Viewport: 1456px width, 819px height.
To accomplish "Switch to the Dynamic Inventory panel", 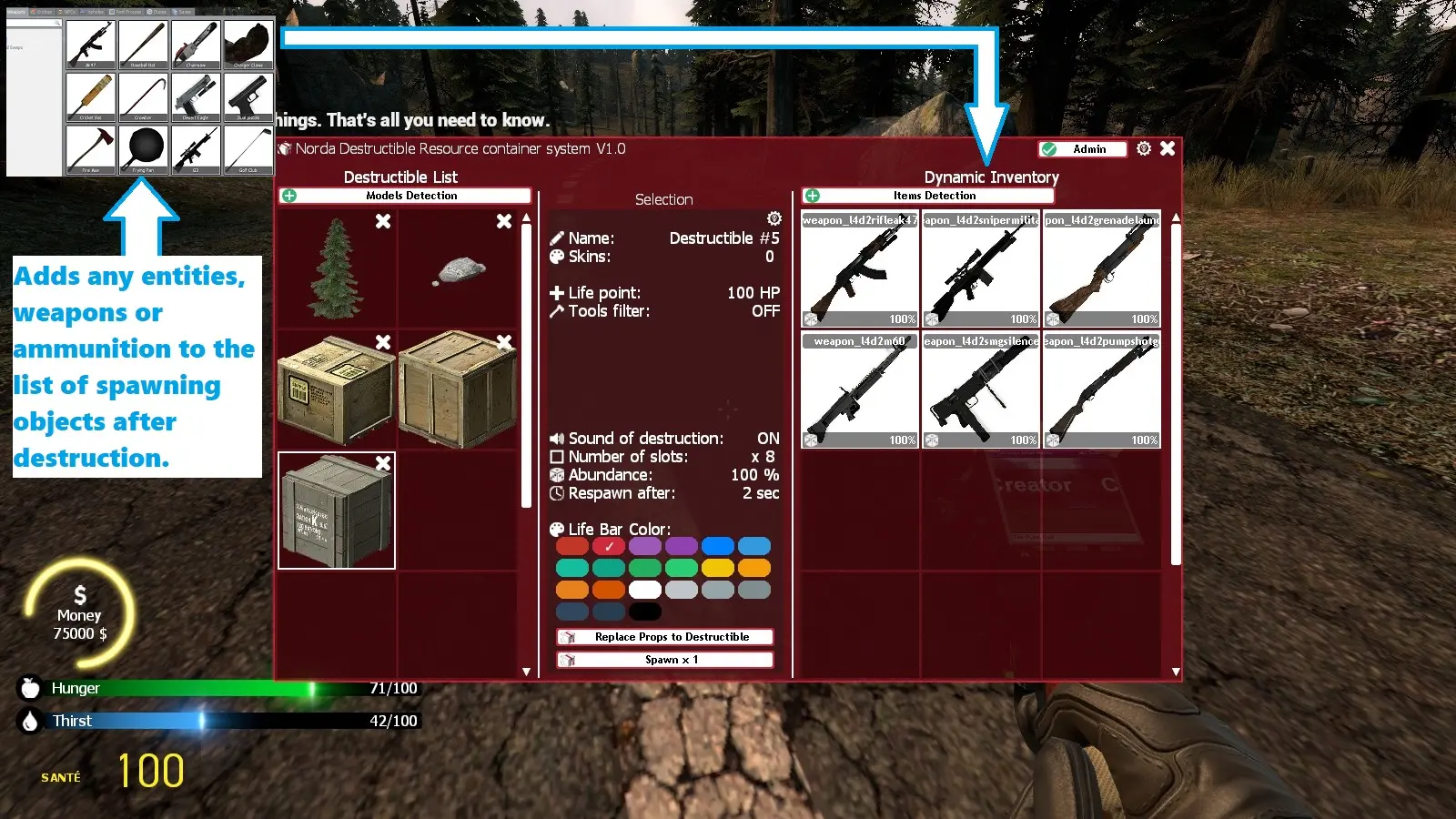I will click(x=991, y=177).
